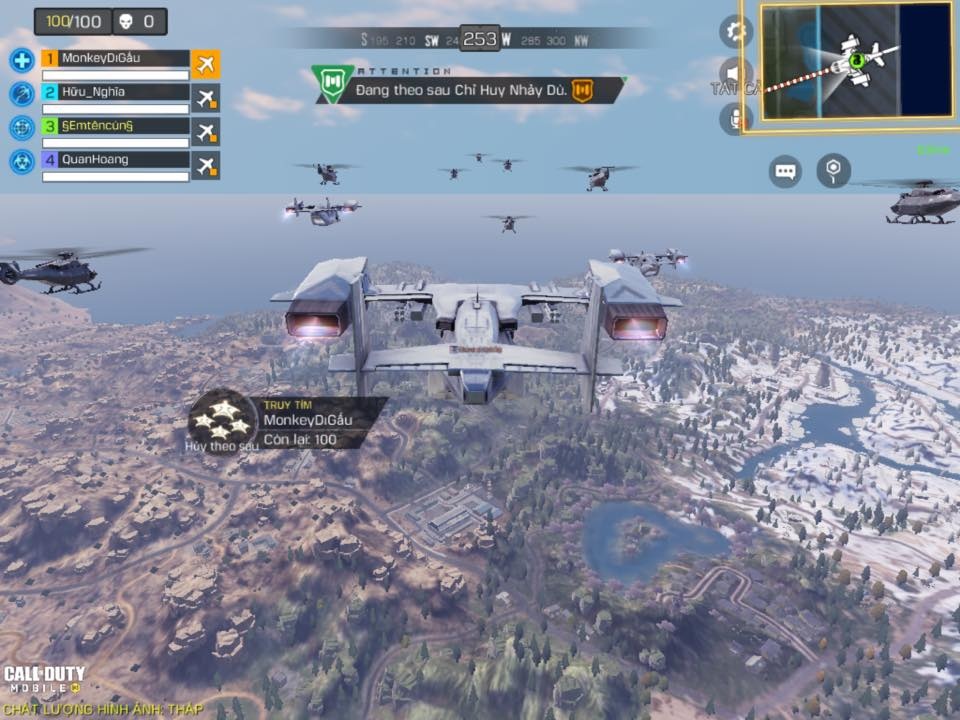Select teammate Hữu_Nghĩa in squad list
Screen dimensions: 960x720
pyautogui.click(x=115, y=93)
